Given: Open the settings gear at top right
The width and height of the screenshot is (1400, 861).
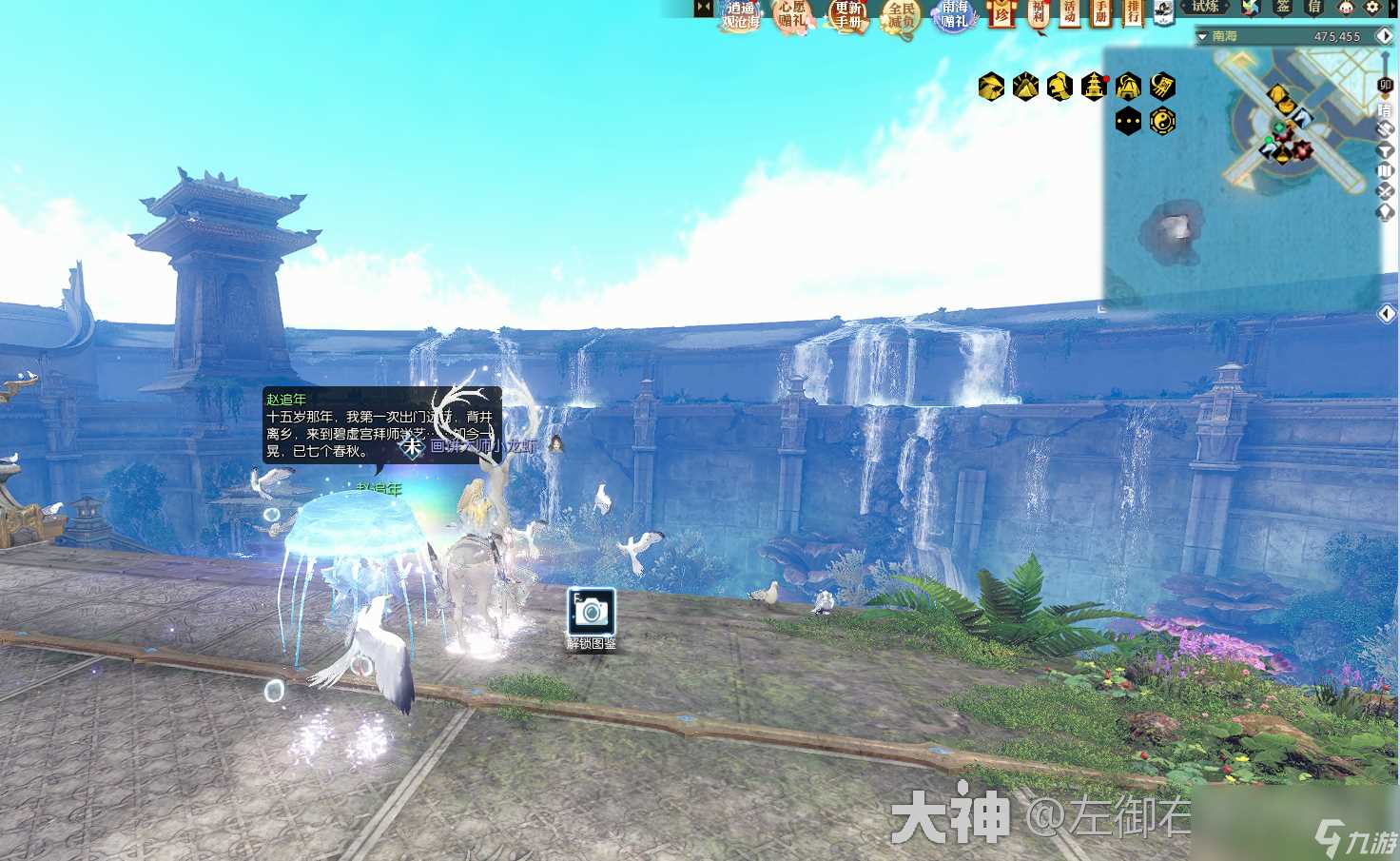Looking at the screenshot, I should click(x=1372, y=8).
